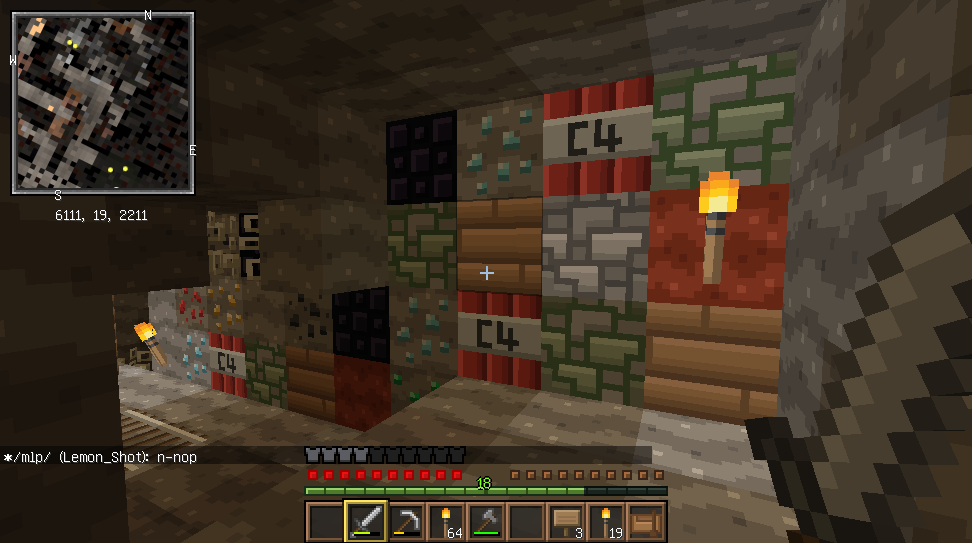Viewport: 972px width, 543px height.
Task: Select the iron pickaxe hotbar slot
Action: pyautogui.click(x=406, y=521)
